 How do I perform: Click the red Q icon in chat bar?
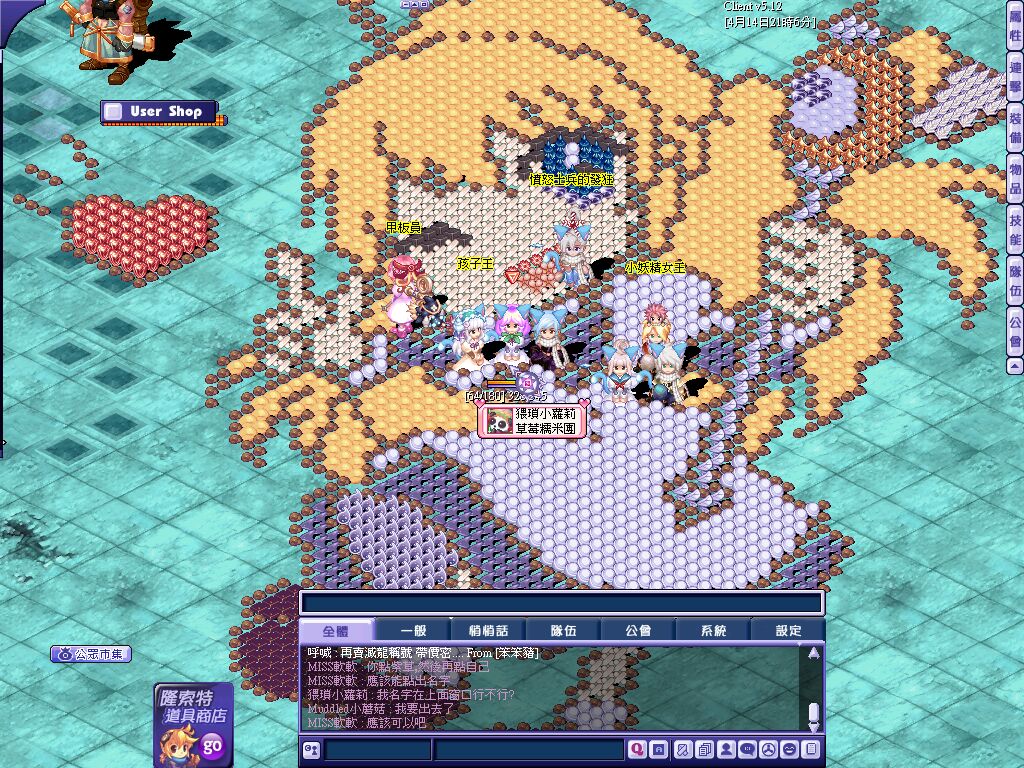click(637, 749)
